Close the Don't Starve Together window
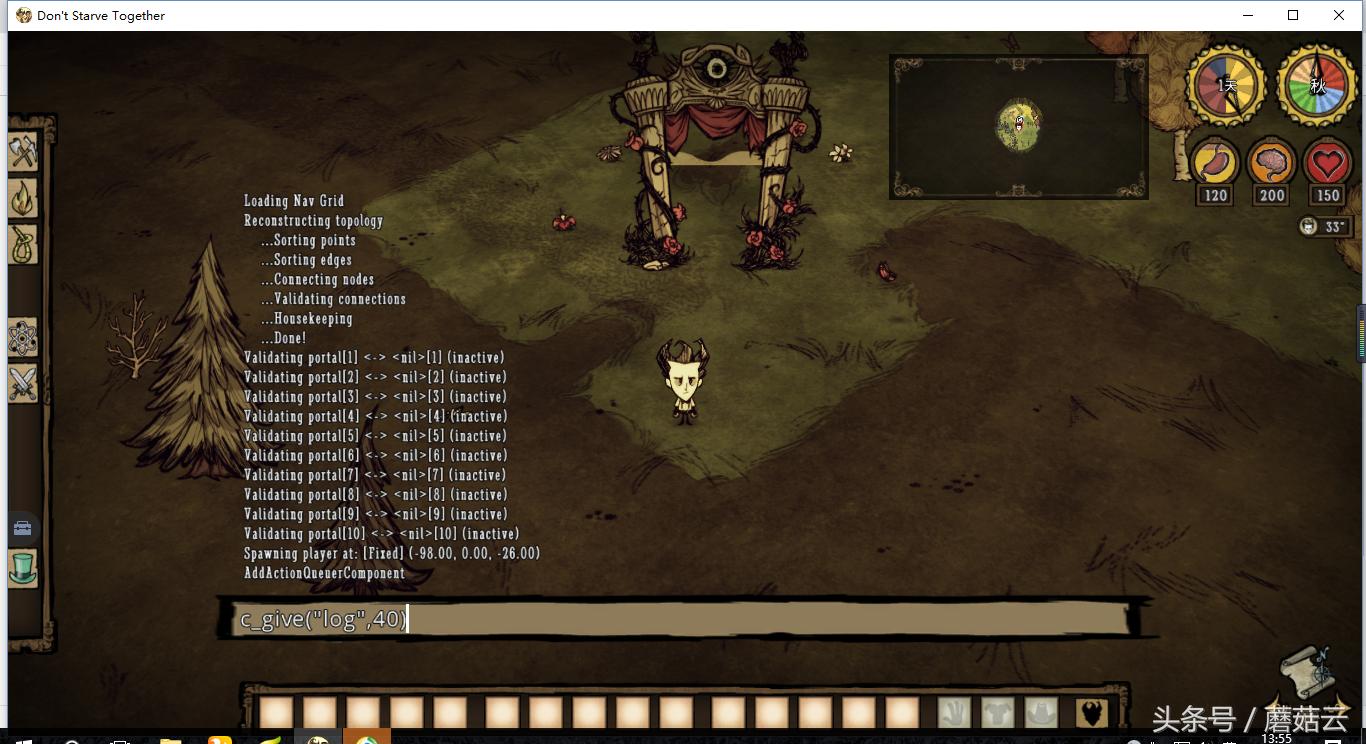 [1339, 15]
